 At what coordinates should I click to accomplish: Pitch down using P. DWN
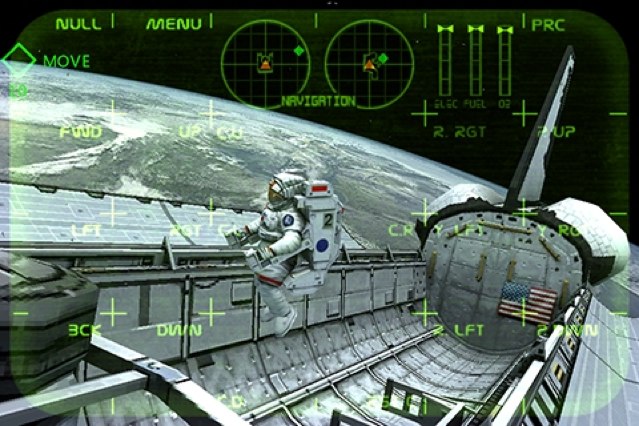click(557, 329)
